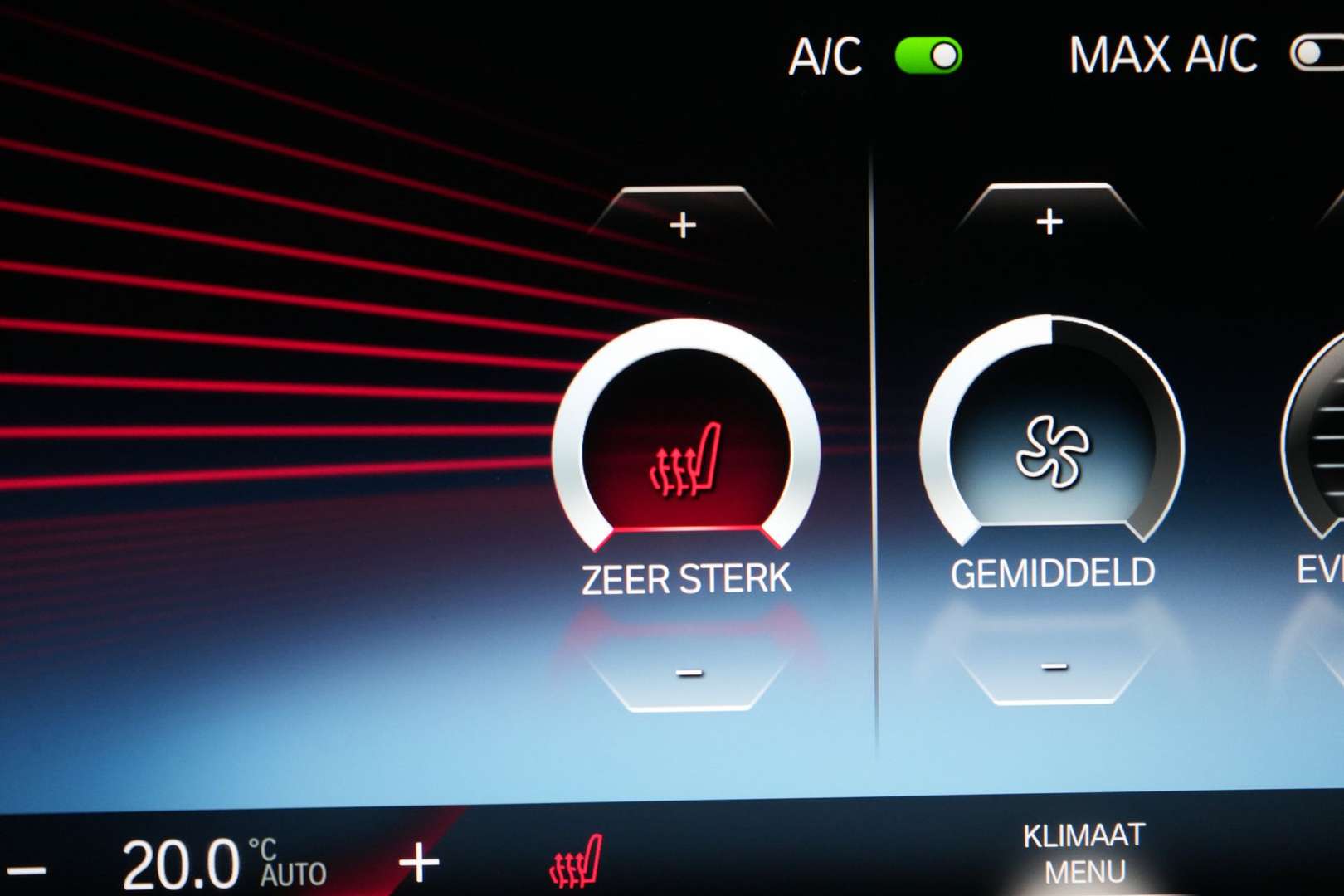The image size is (1344, 896).
Task: Open the Klimaat Menu
Action: point(1084,853)
